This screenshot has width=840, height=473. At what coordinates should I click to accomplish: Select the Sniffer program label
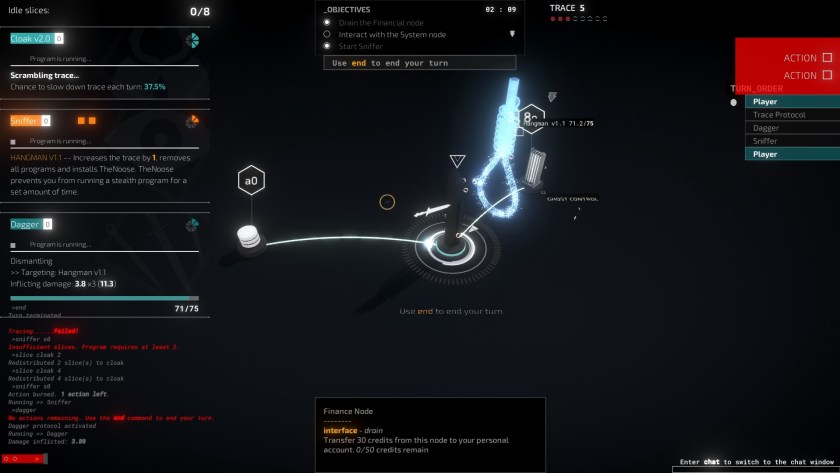click(24, 121)
